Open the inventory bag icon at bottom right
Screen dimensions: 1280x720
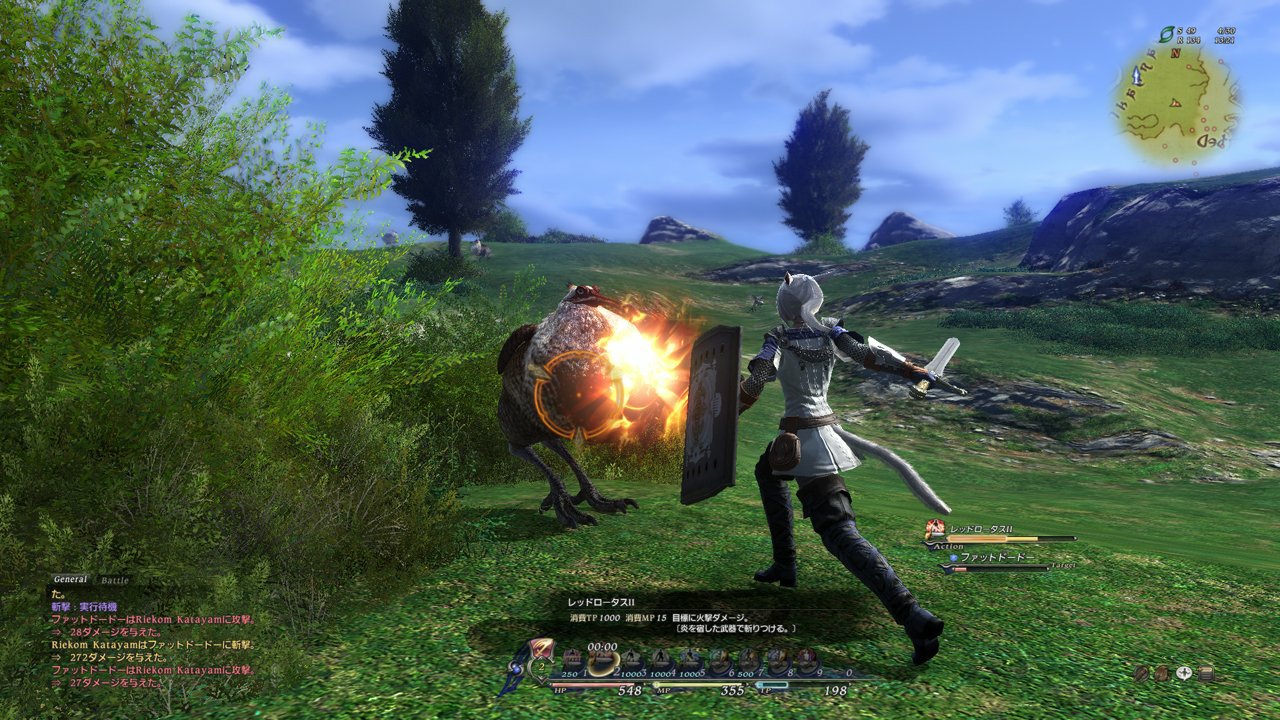tap(1162, 673)
